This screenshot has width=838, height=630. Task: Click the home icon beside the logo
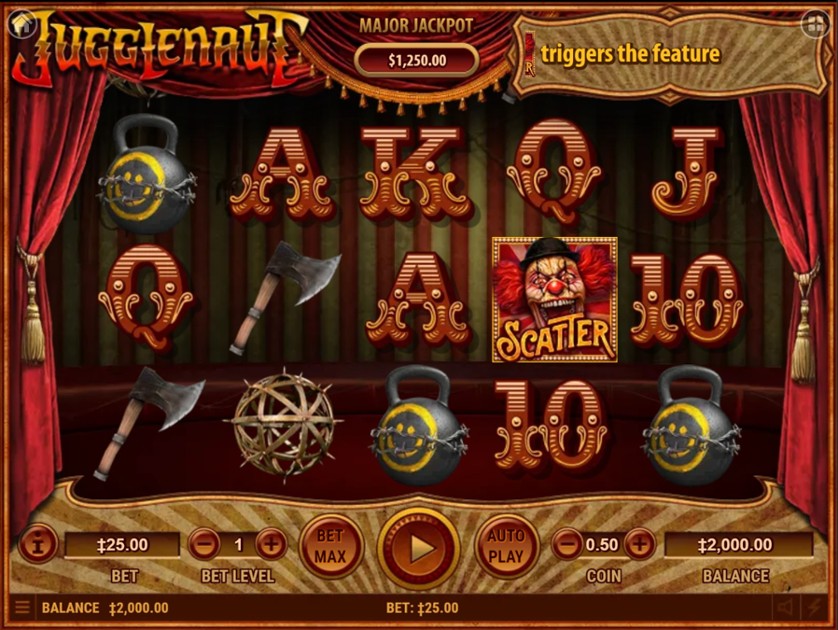[x=19, y=22]
